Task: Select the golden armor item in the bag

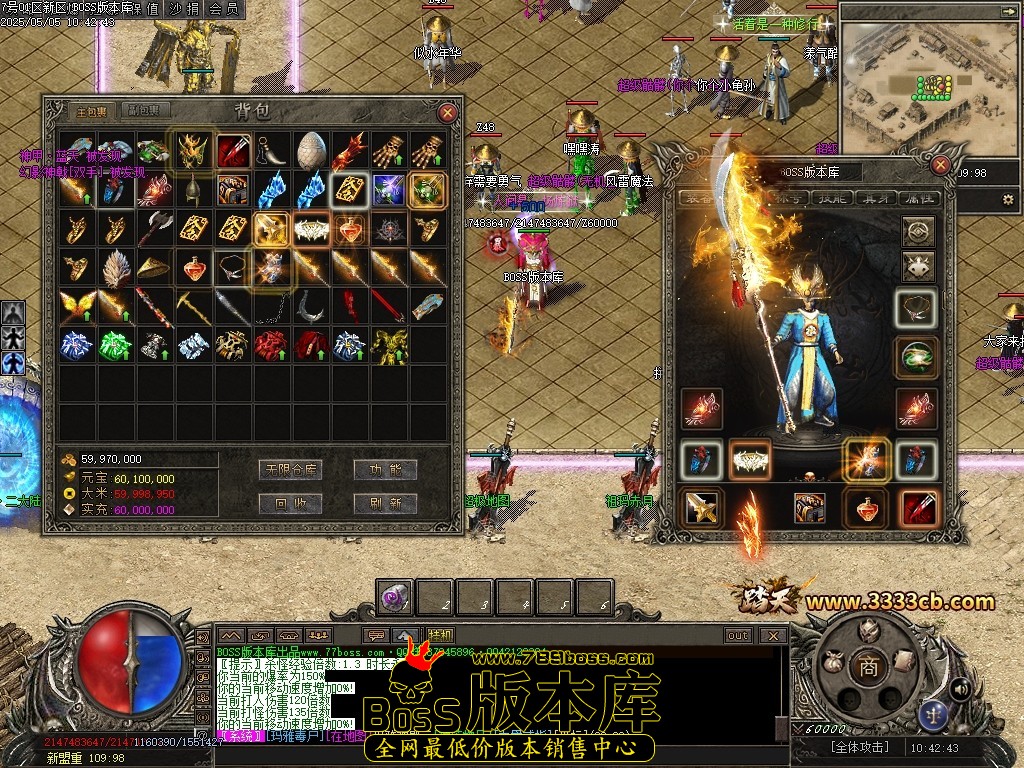Action: [x=389, y=345]
